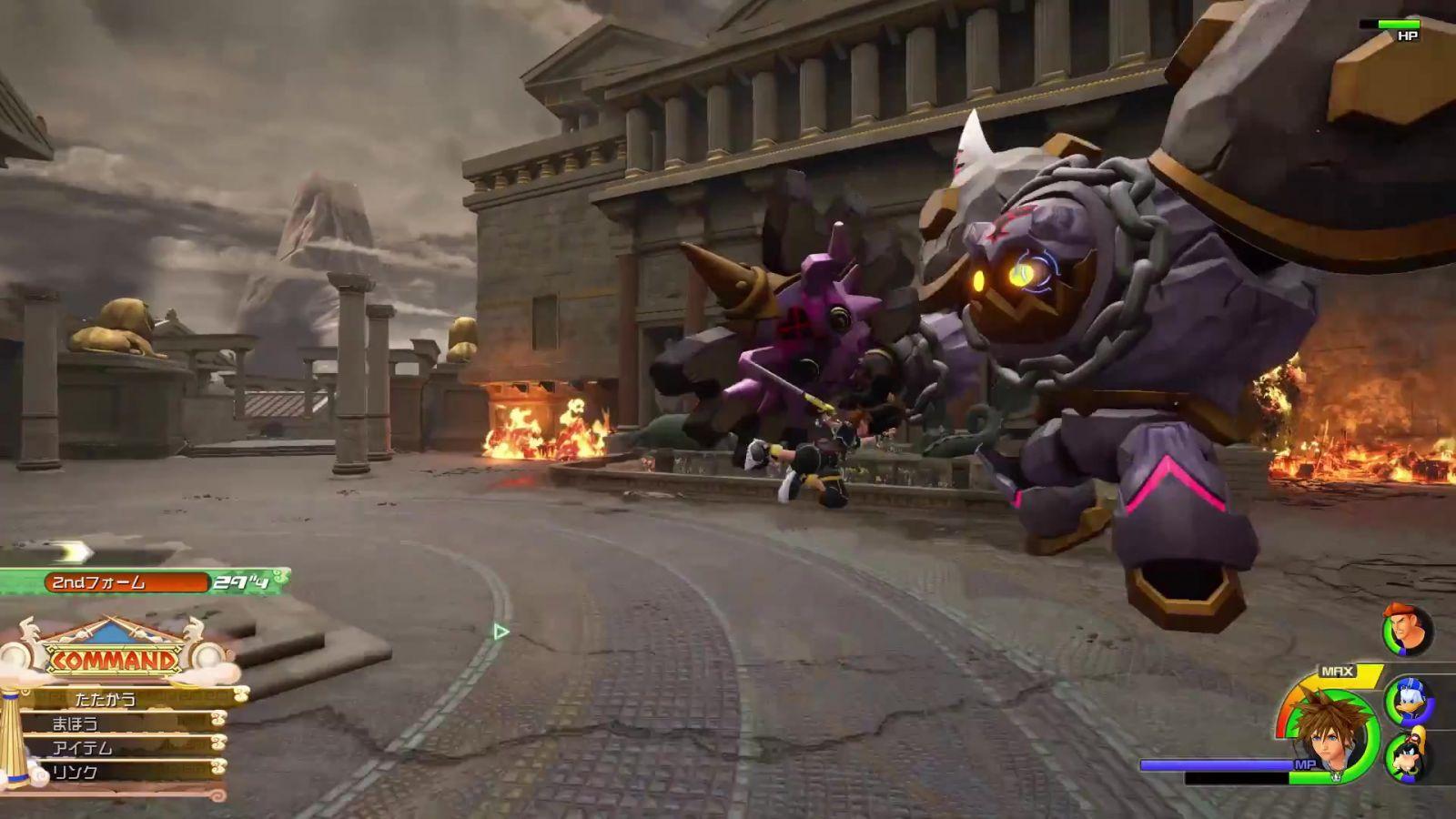Click Hercules's party portrait

pos(1406,629)
